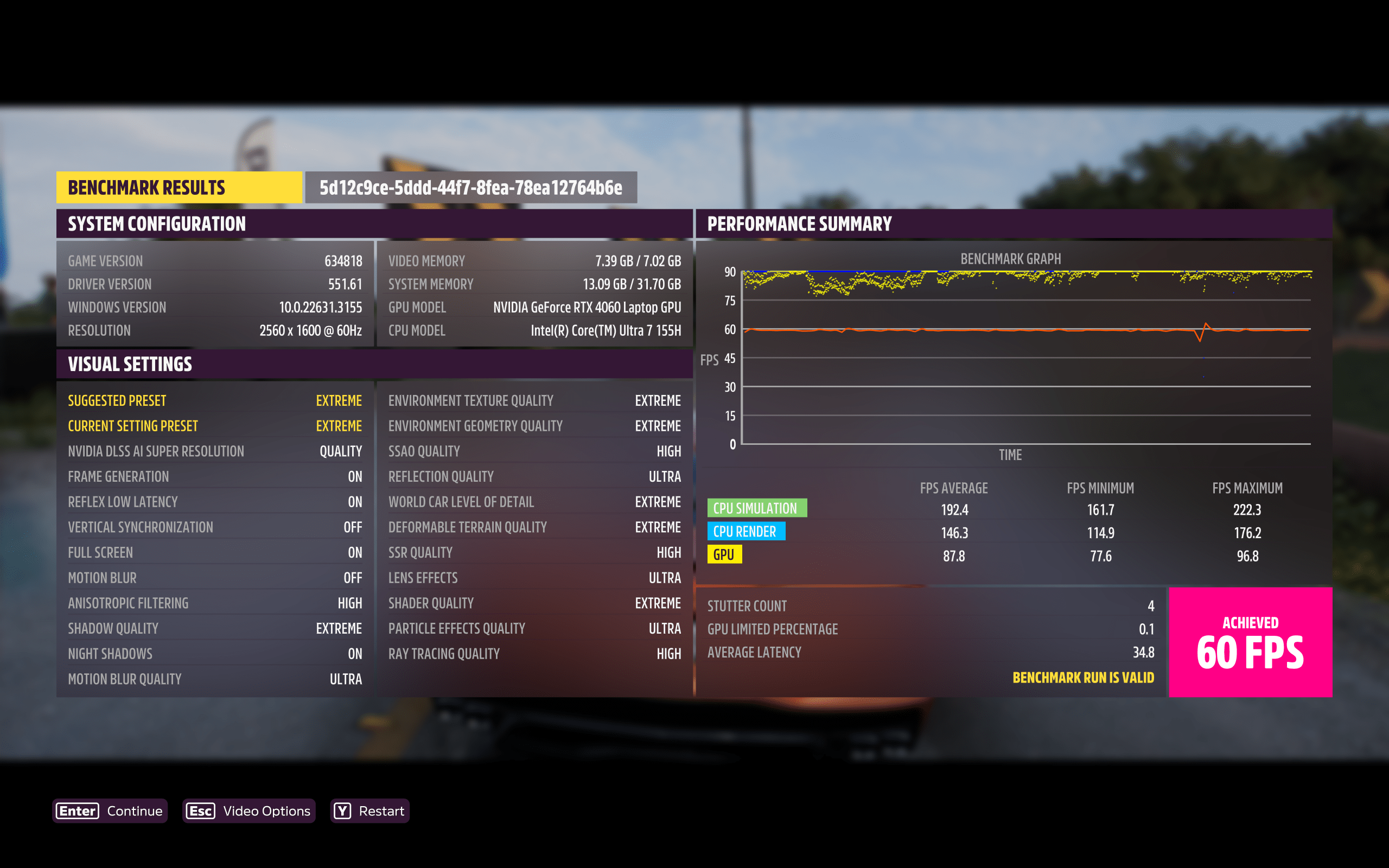Open Video Options from benchmark screen
The image size is (1389, 868).
(249, 810)
